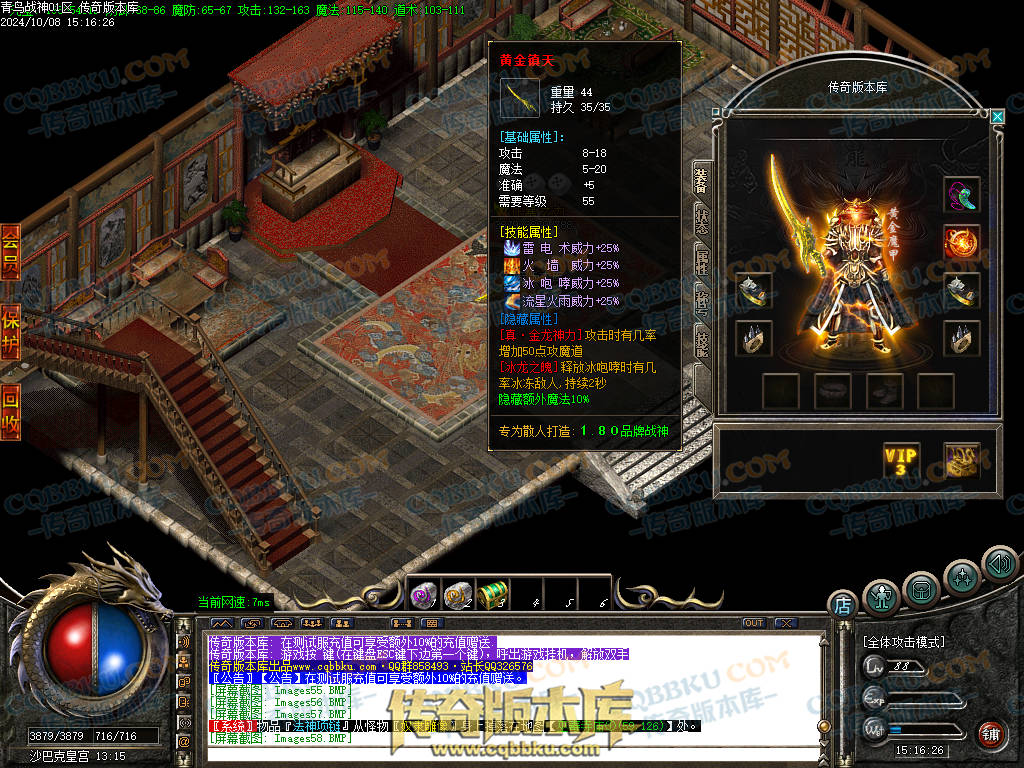The image size is (1024, 768).
Task: Toggle the sound speaker button
Action: [998, 563]
